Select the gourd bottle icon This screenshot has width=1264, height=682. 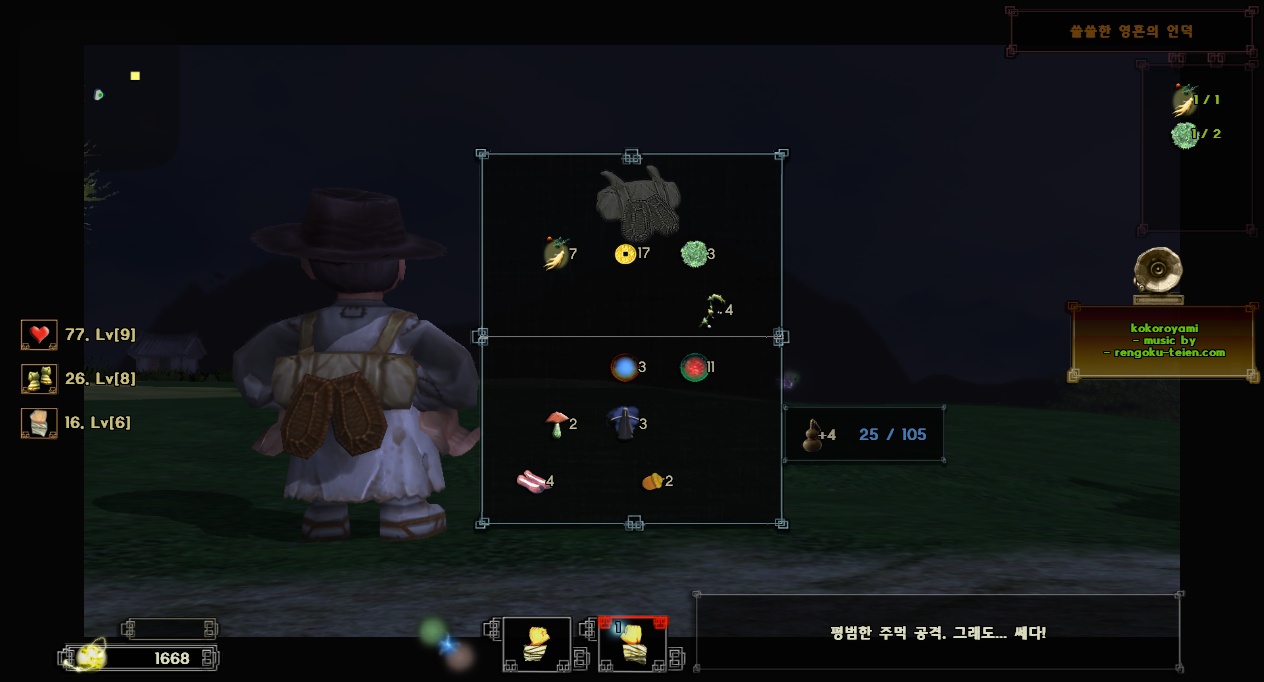tap(812, 435)
